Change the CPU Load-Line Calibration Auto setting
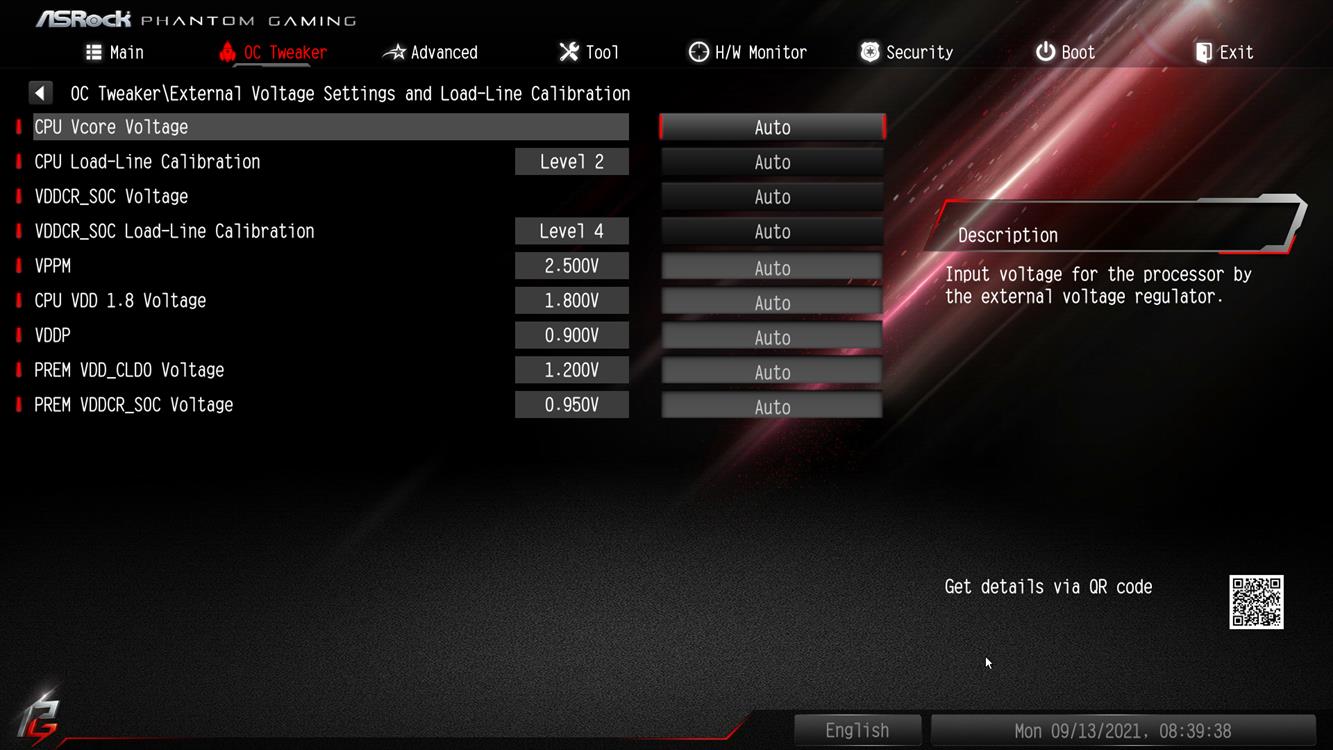Screen dimensions: 1333x750 click(772, 162)
